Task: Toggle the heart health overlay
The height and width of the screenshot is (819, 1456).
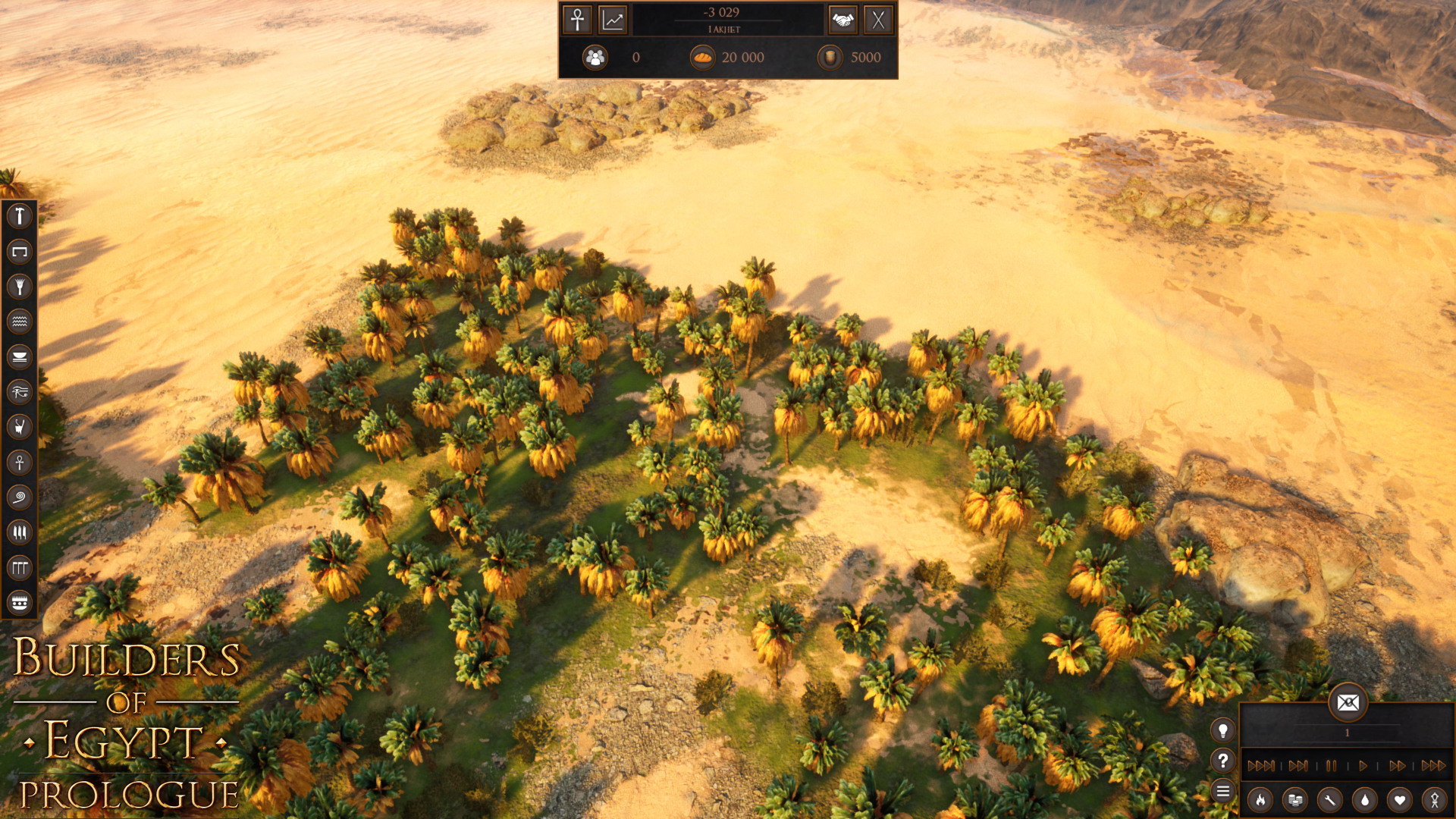Action: [1399, 801]
